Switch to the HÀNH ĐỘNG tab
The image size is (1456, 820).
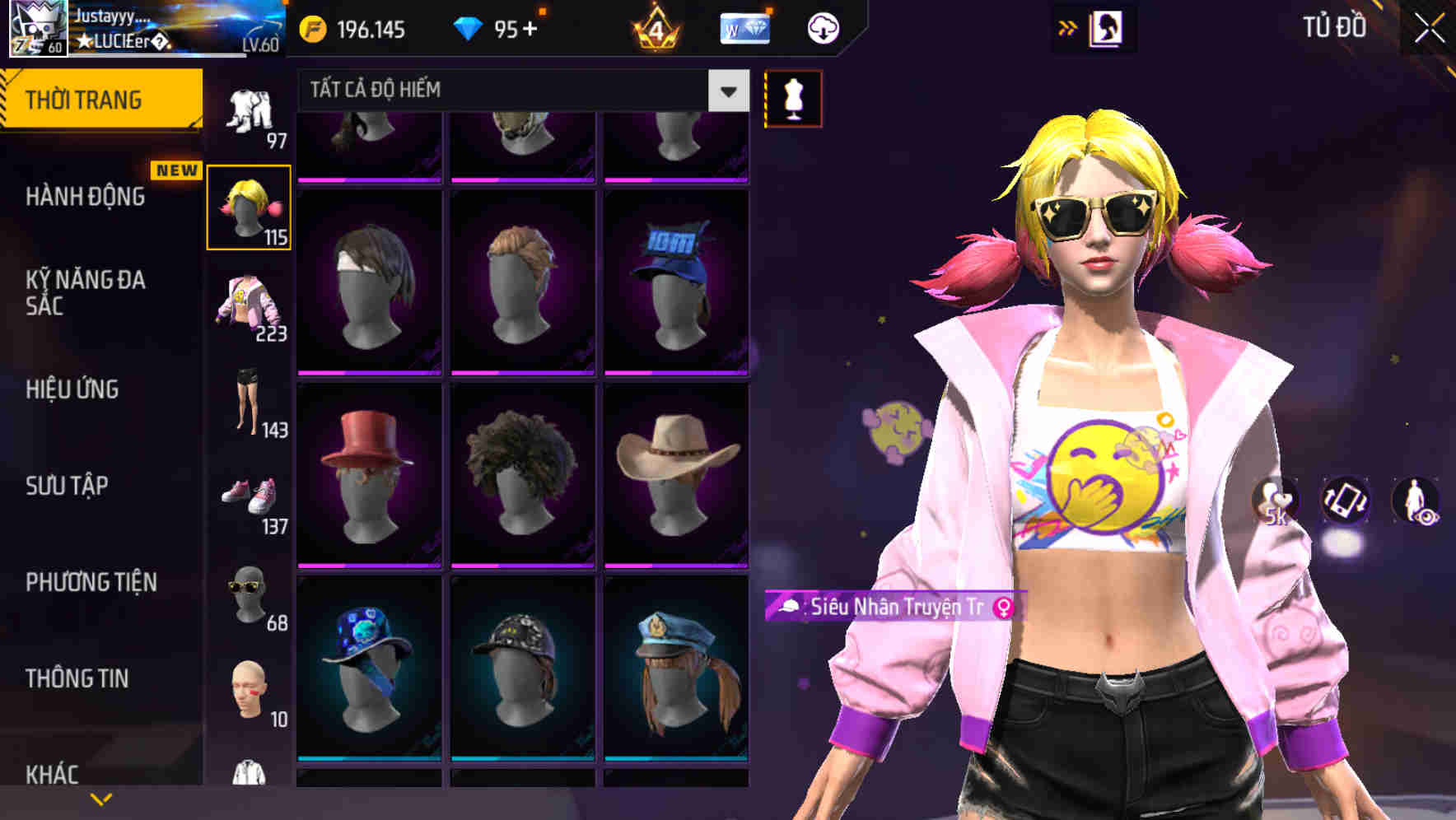click(x=86, y=198)
